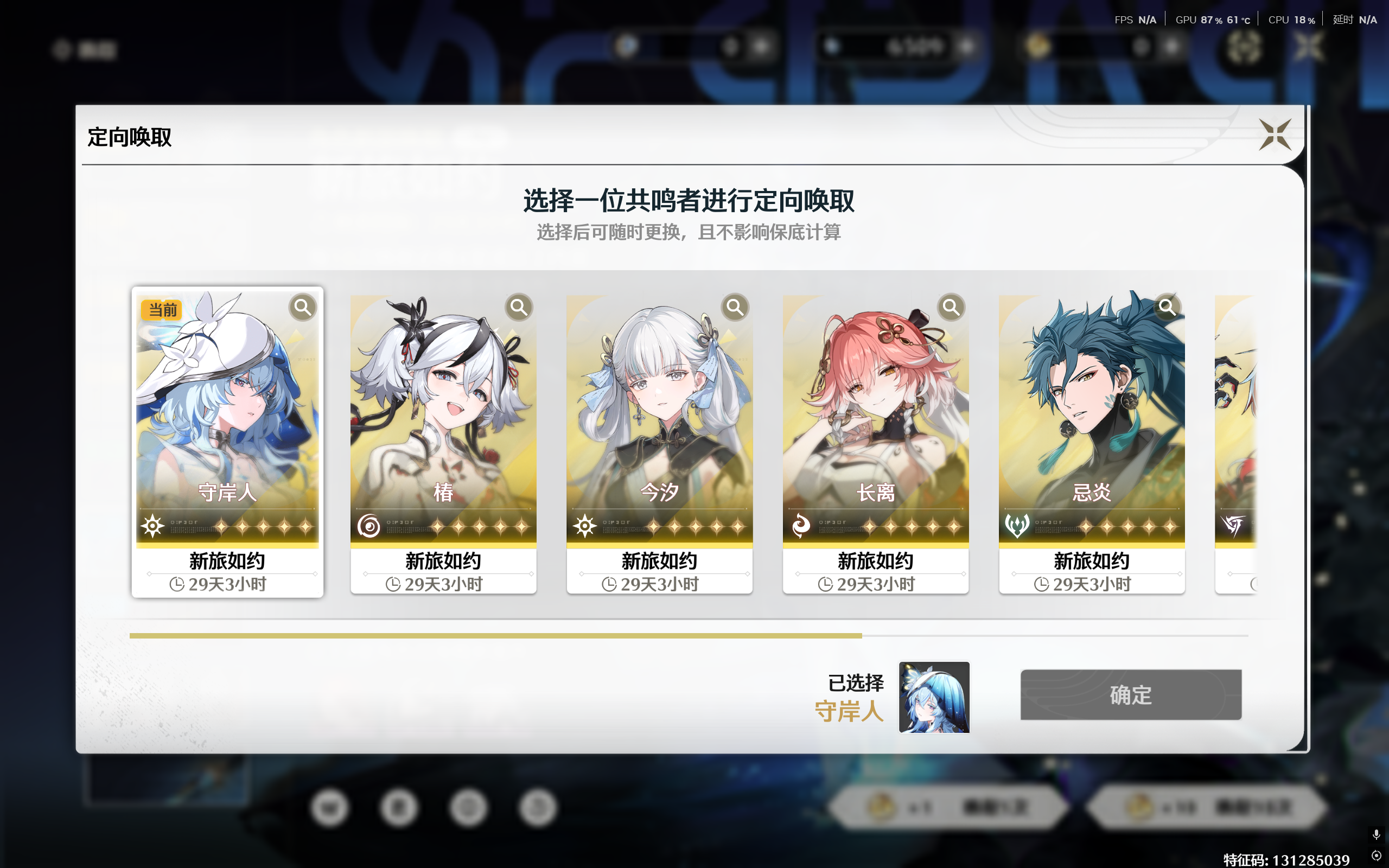Click the Spectro element icon on 守岸人 card
This screenshot has width=1389, height=868.
[151, 525]
